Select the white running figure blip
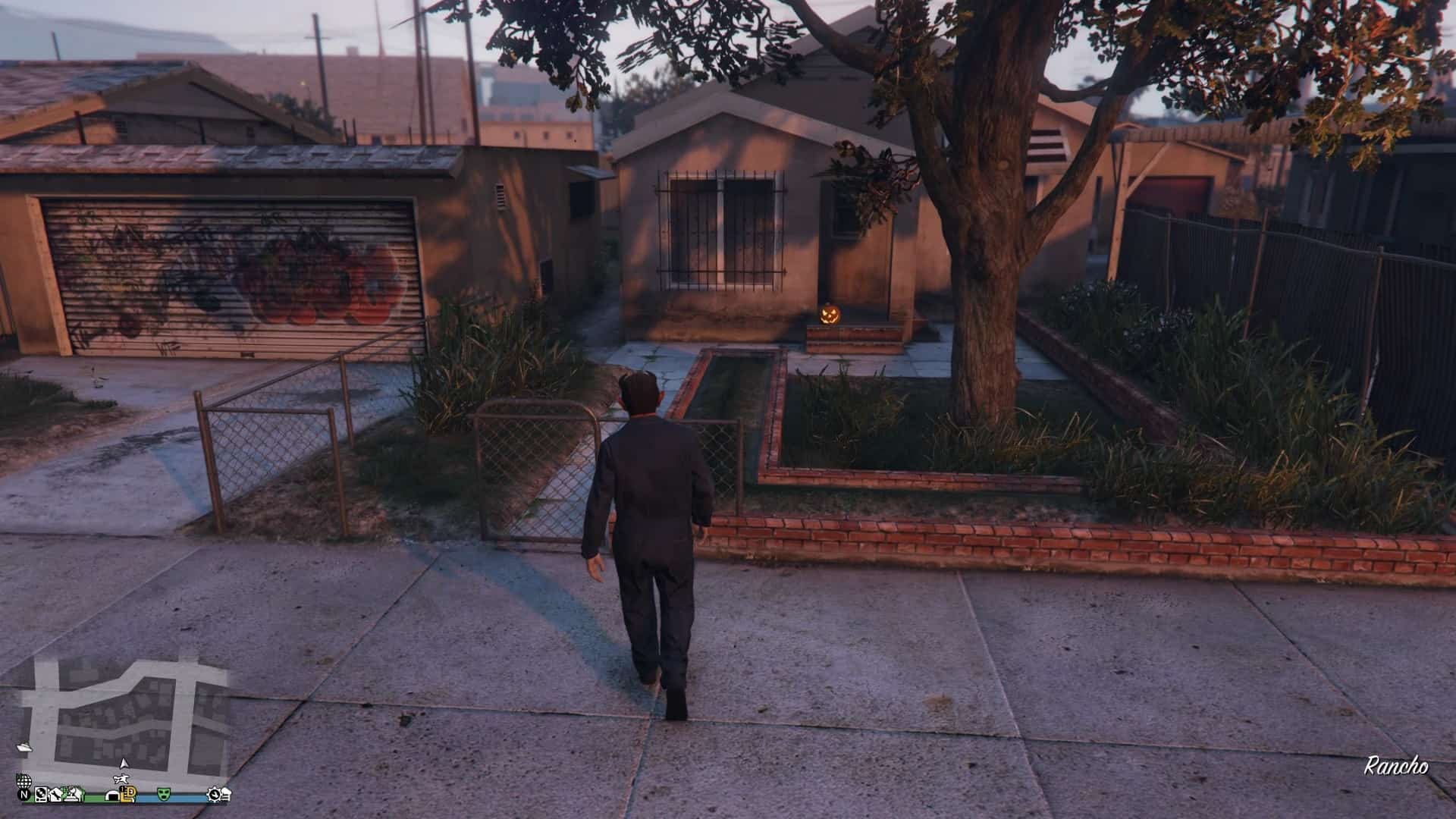 121,780
